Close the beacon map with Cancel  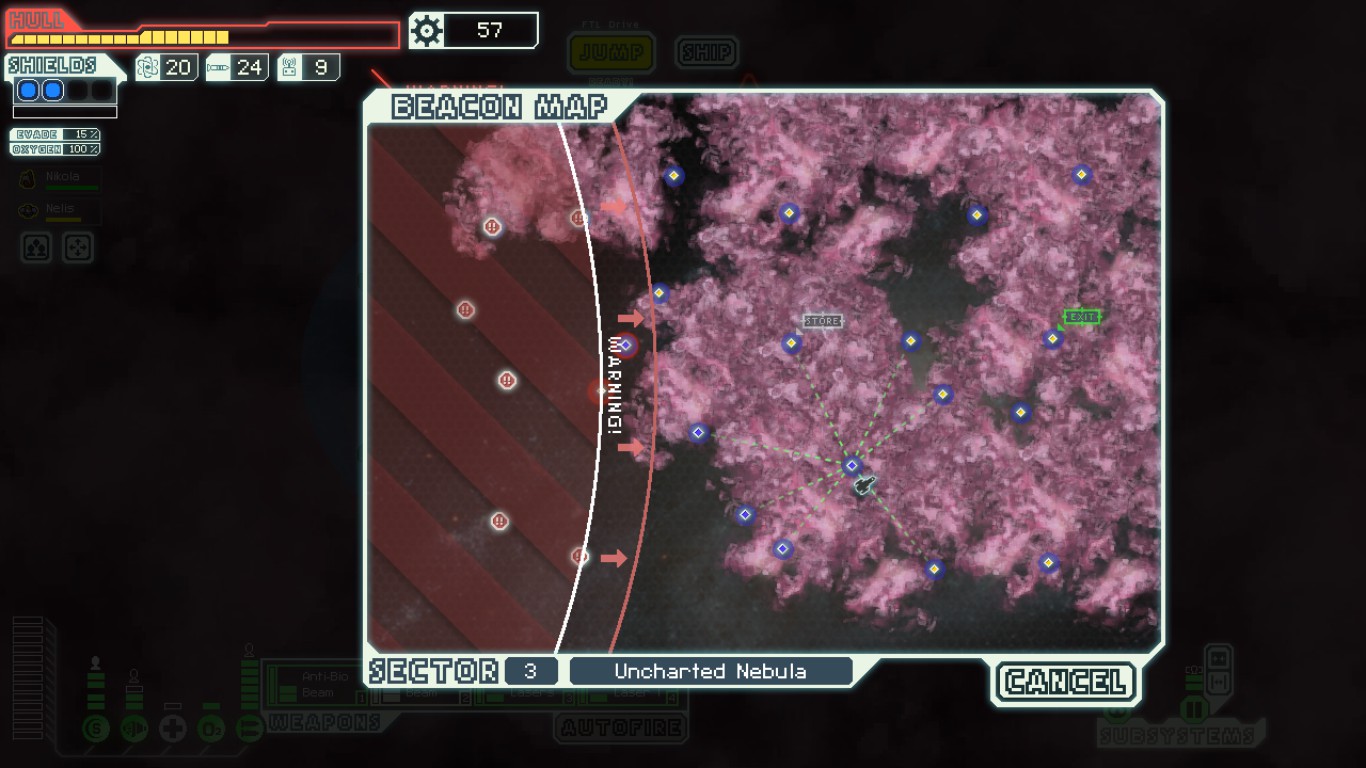point(1066,682)
